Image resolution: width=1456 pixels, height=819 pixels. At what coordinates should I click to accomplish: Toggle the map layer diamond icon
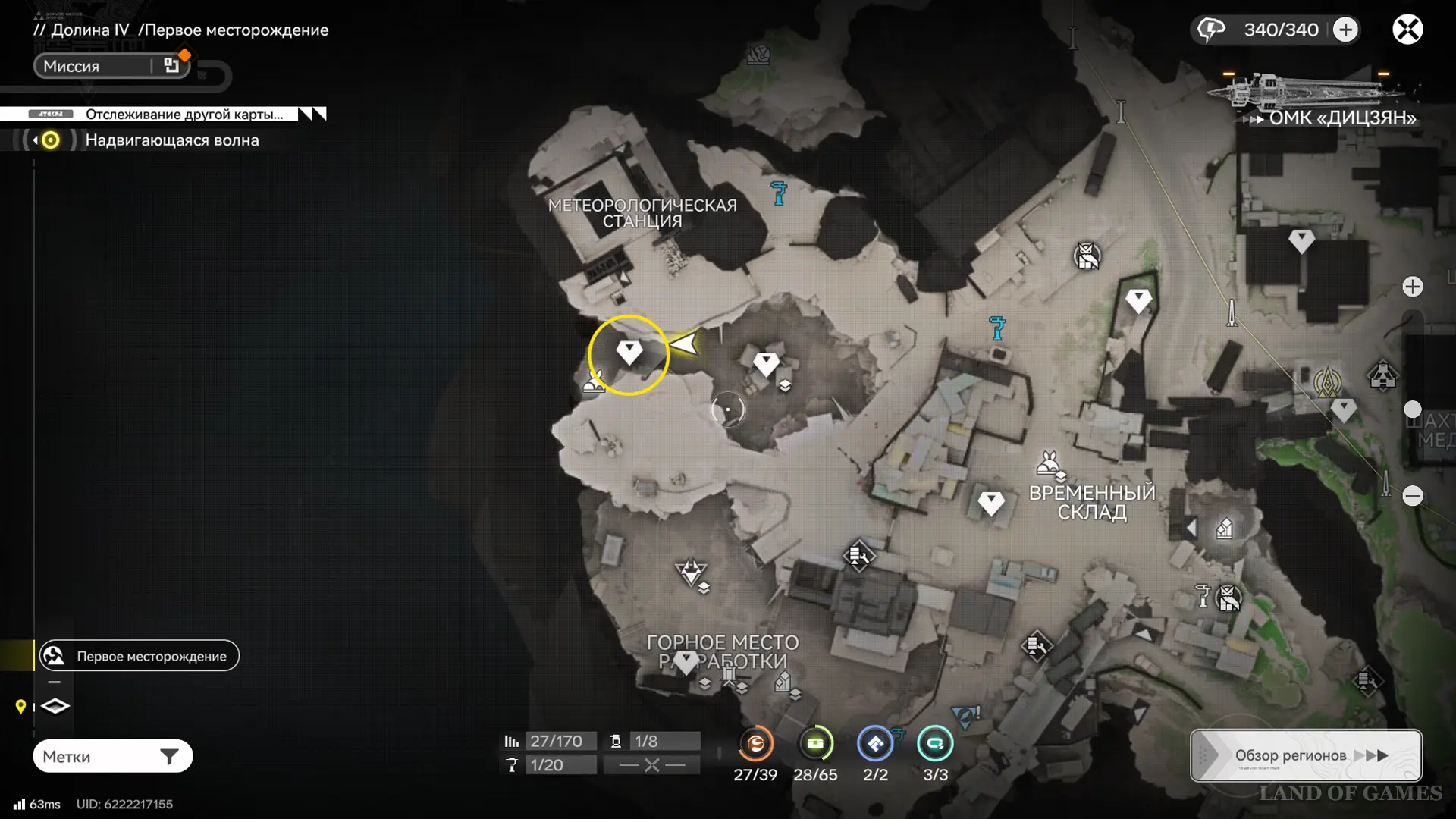[x=55, y=707]
